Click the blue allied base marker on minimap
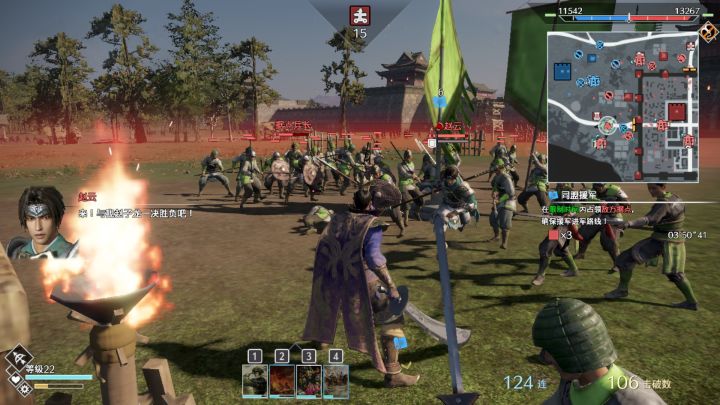 [563, 72]
